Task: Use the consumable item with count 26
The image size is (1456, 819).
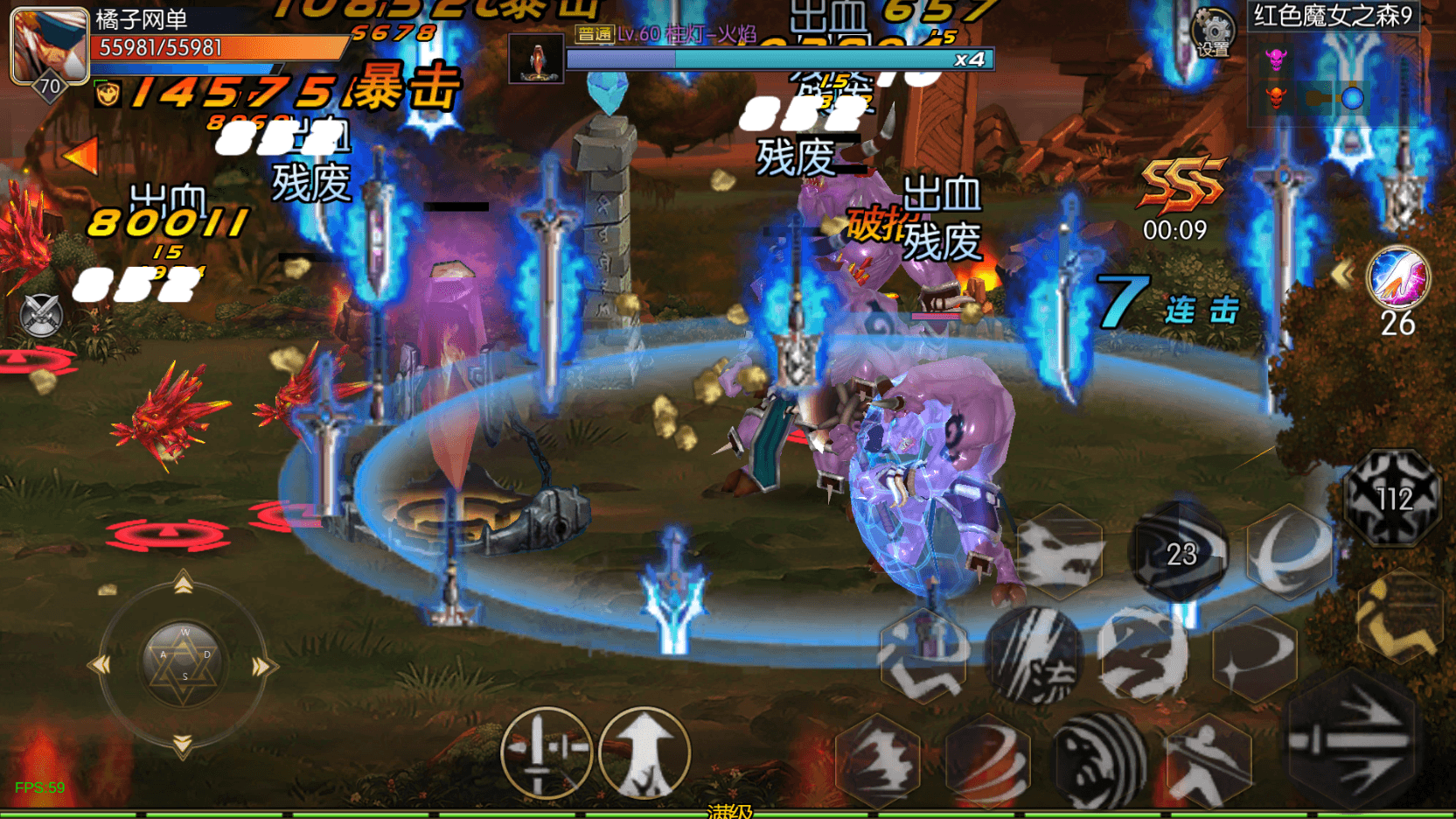Action: pyautogui.click(x=1397, y=278)
